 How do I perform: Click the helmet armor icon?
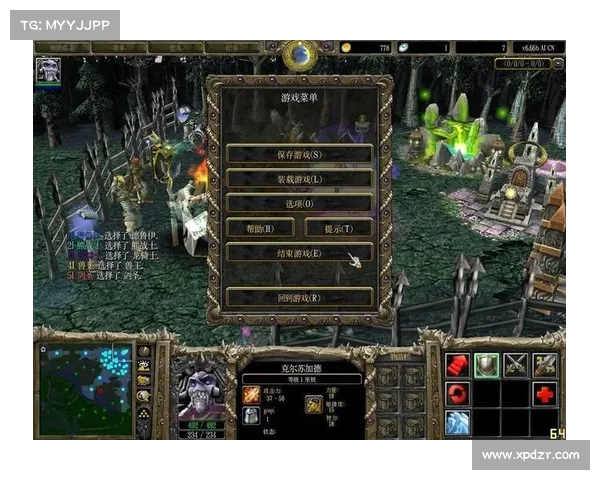coord(251,415)
